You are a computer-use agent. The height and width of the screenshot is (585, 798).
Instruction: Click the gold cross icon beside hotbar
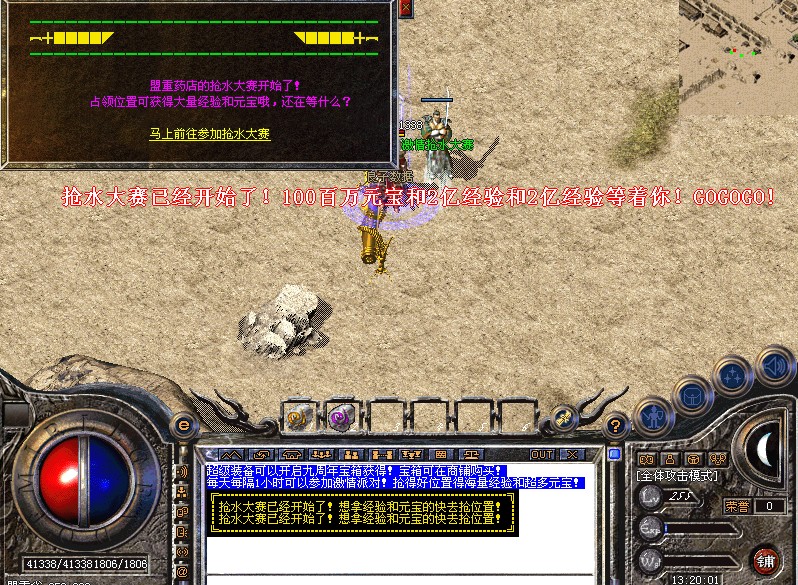(563, 418)
